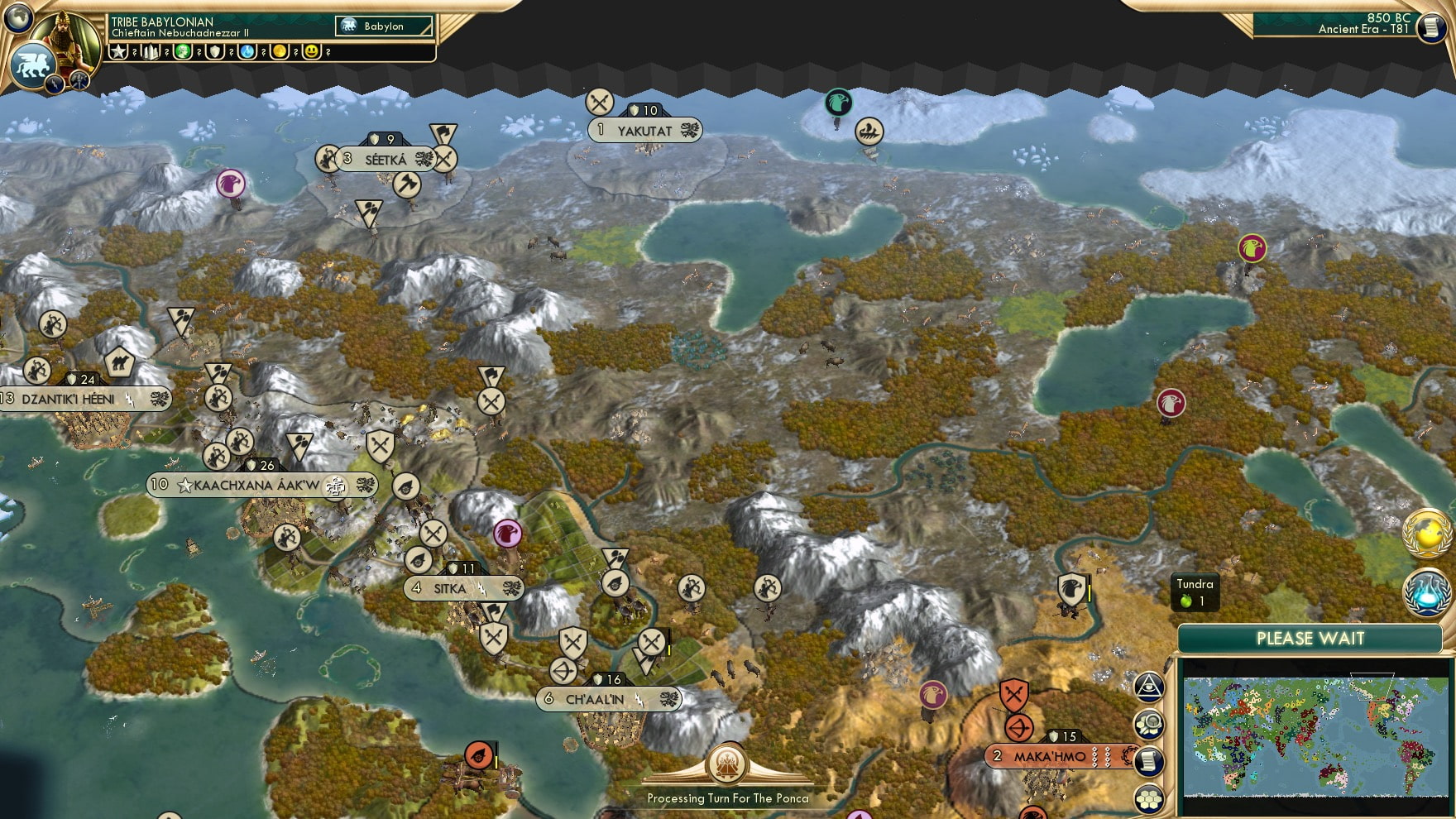Open the blue flask research notification
This screenshot has height=819, width=1456.
click(x=1429, y=592)
